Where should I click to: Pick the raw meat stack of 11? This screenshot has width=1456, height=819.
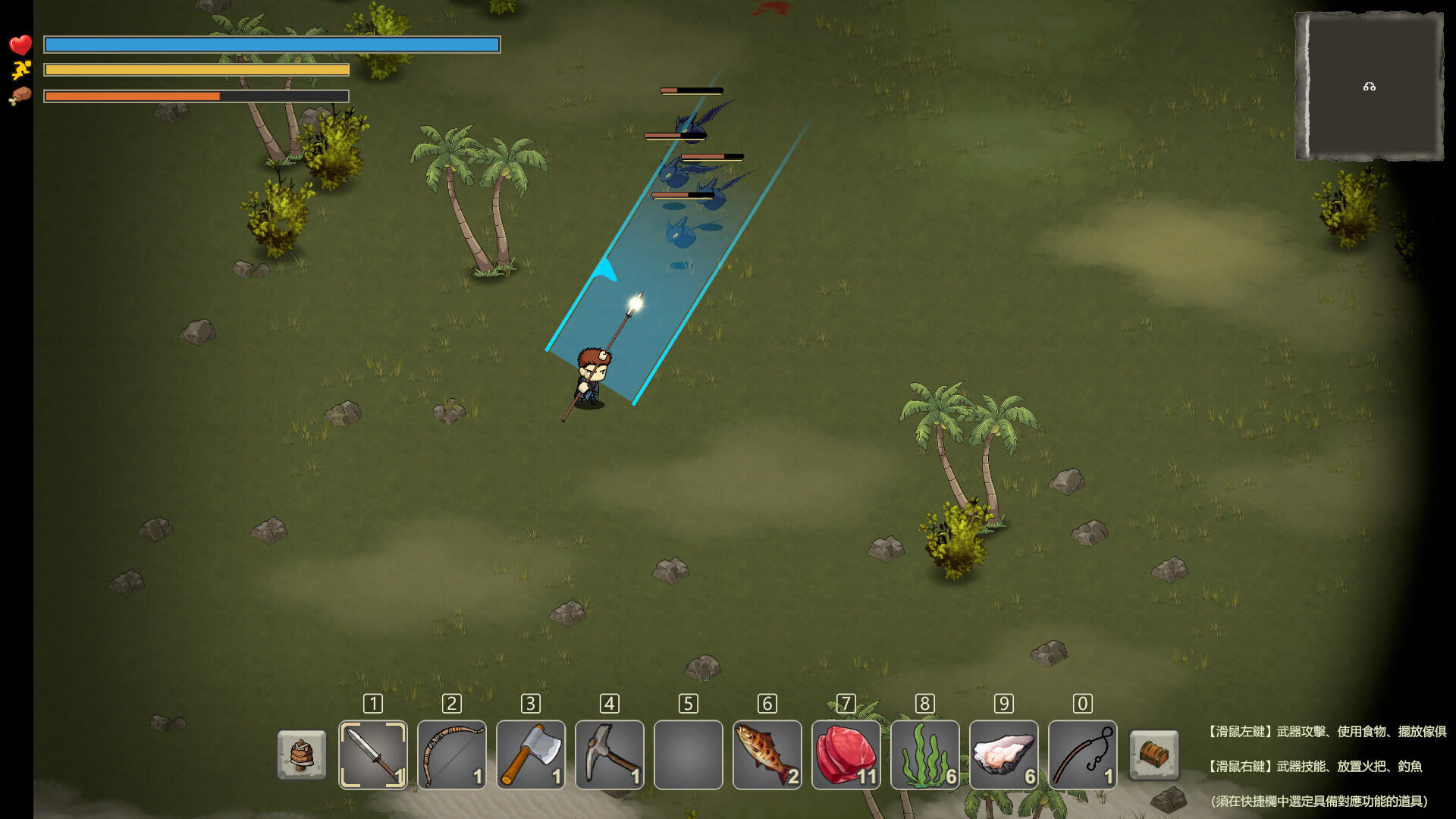point(846,755)
